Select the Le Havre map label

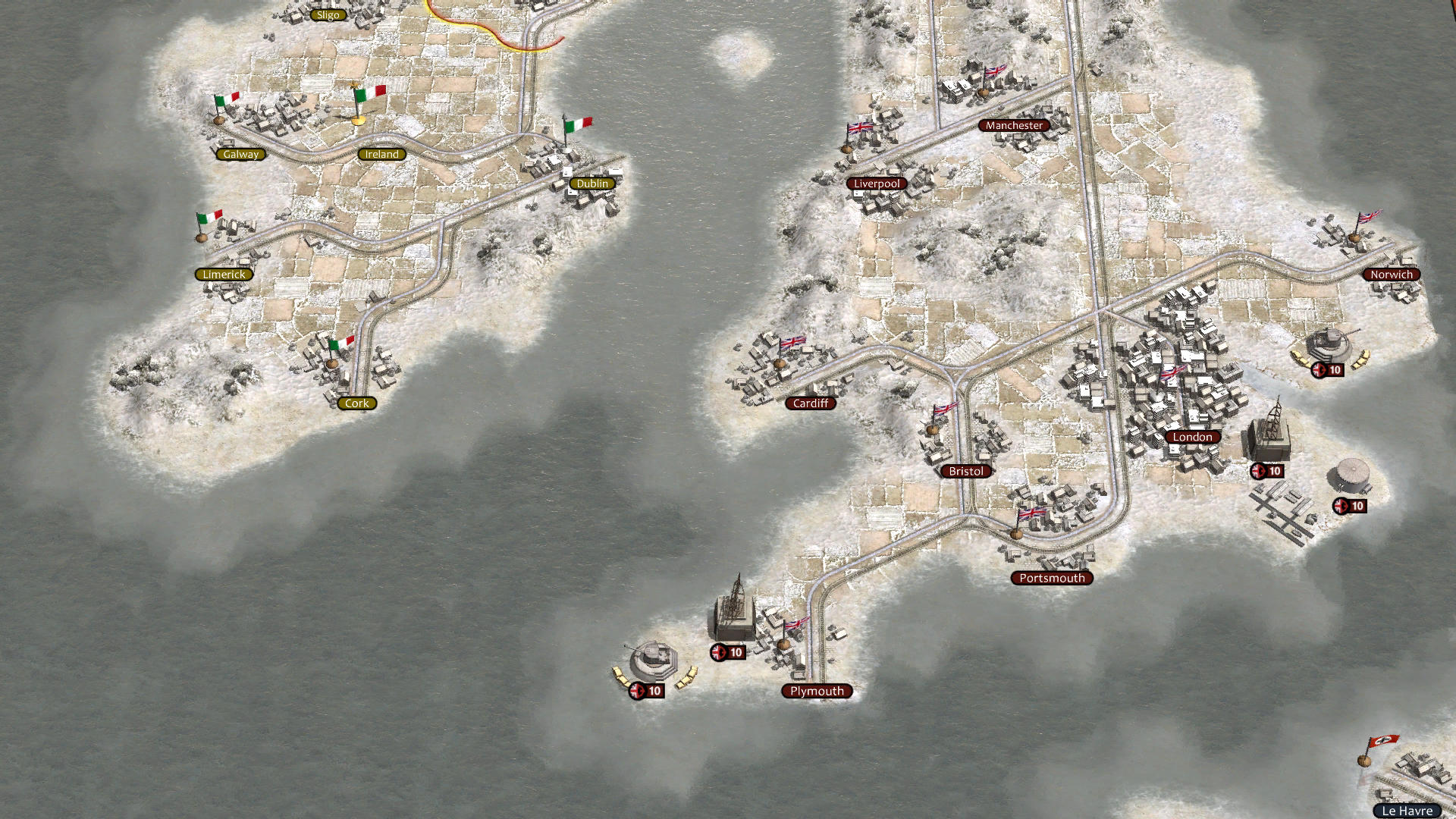1407,811
